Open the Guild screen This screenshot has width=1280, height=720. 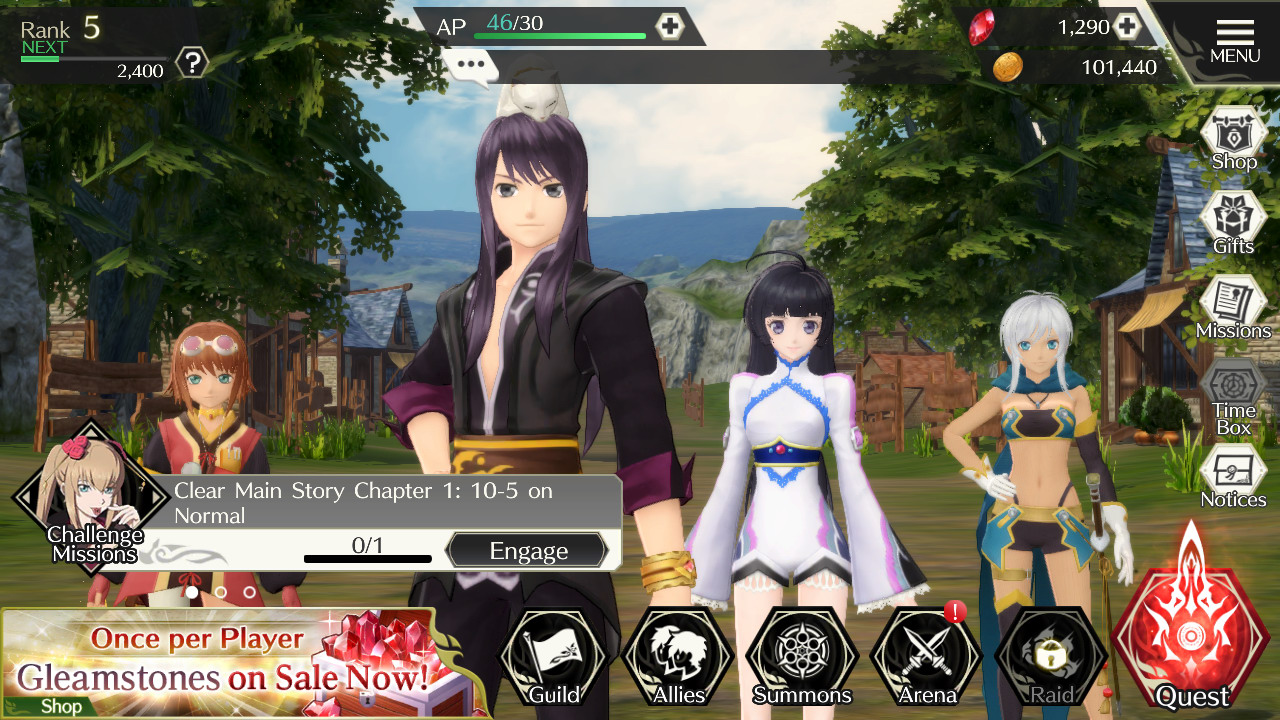pos(553,658)
